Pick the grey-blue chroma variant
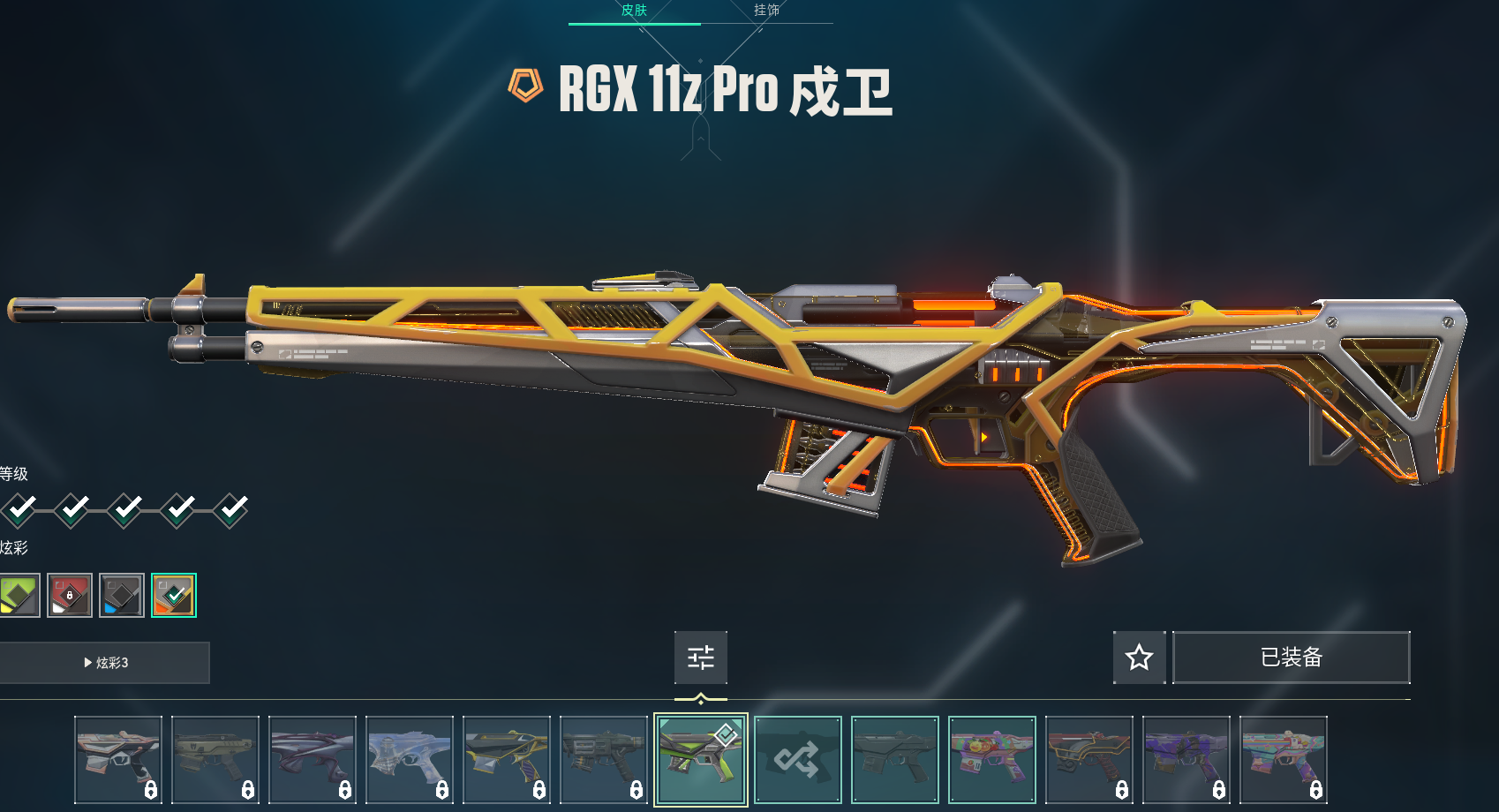The image size is (1499, 812). pyautogui.click(x=122, y=595)
